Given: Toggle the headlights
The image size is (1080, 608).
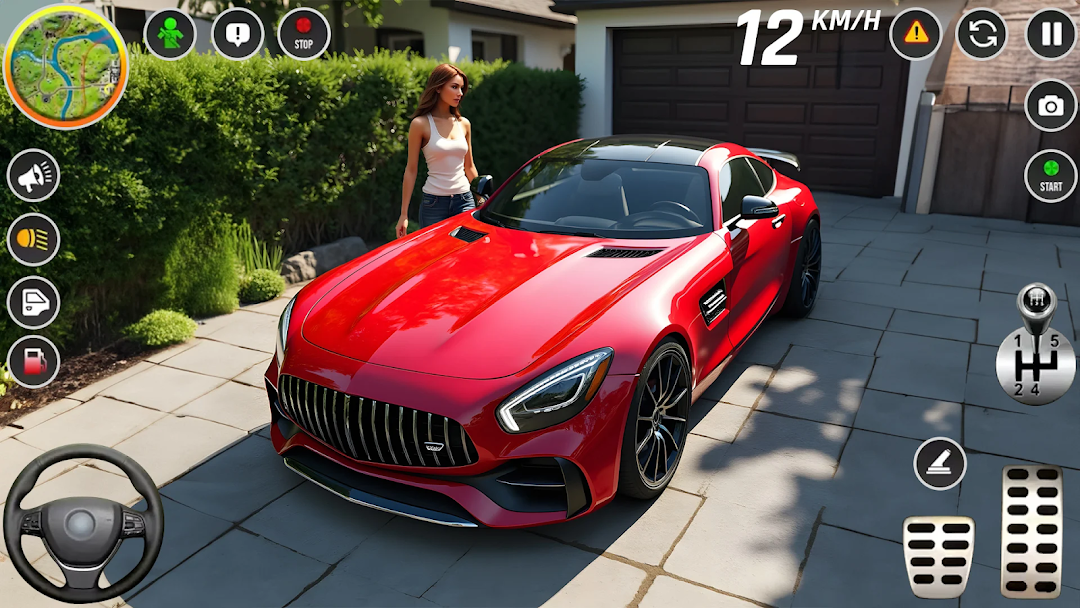Looking at the screenshot, I should [x=34, y=240].
